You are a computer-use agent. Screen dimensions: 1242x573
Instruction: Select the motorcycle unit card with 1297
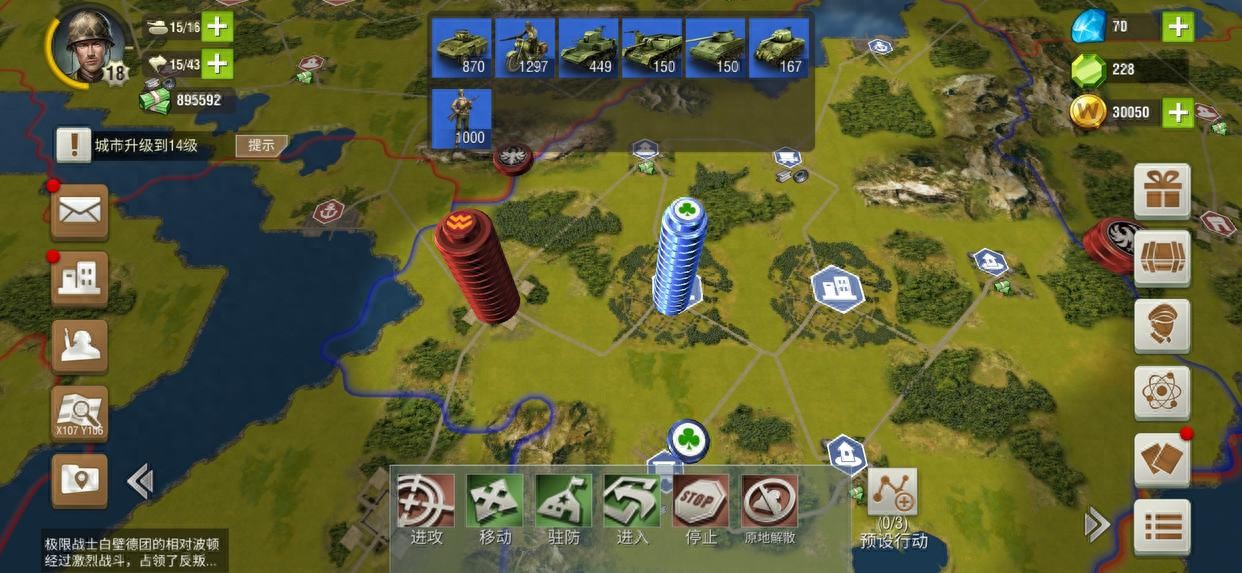(x=525, y=47)
